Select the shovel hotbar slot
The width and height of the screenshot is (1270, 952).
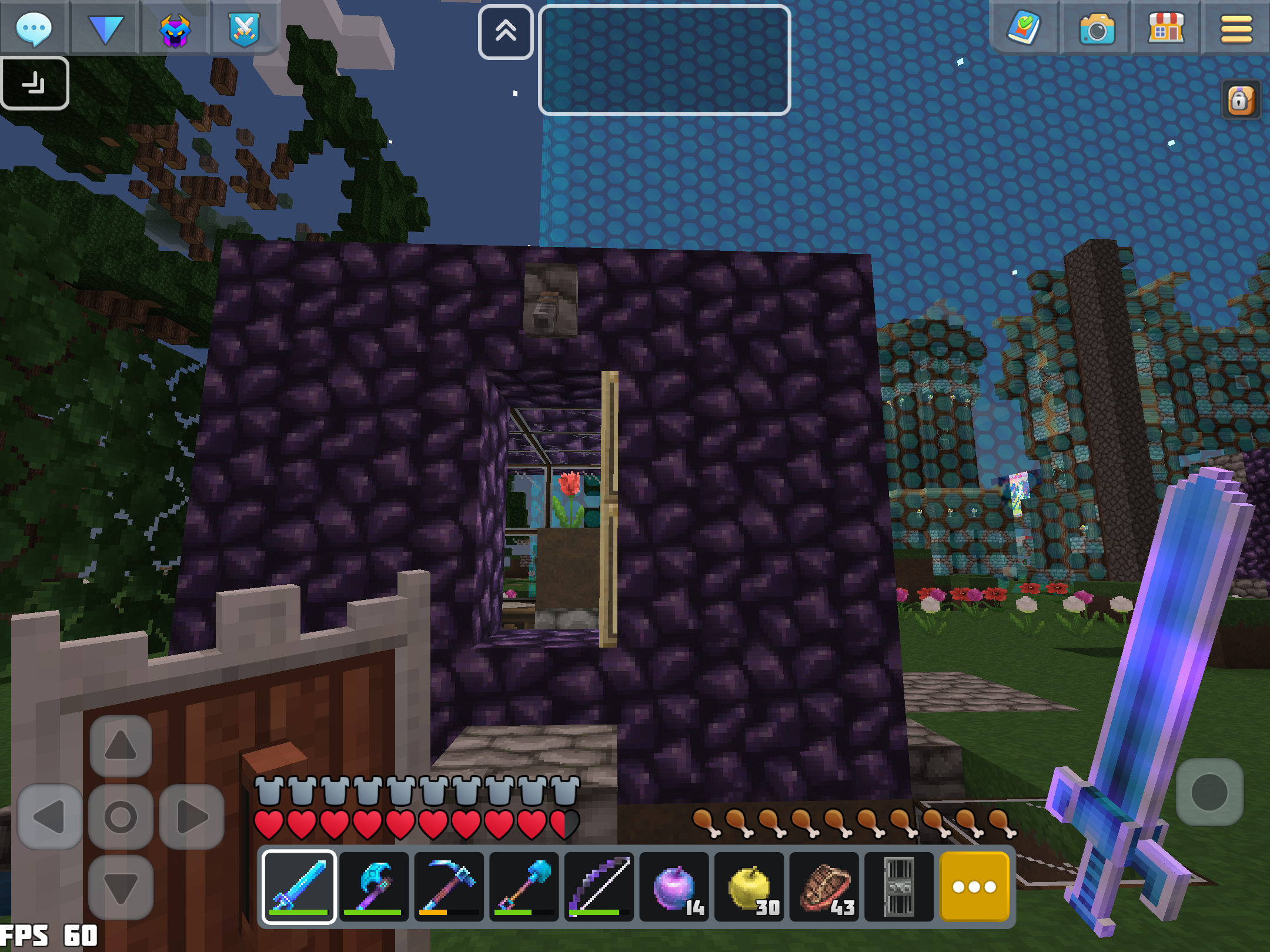[524, 886]
